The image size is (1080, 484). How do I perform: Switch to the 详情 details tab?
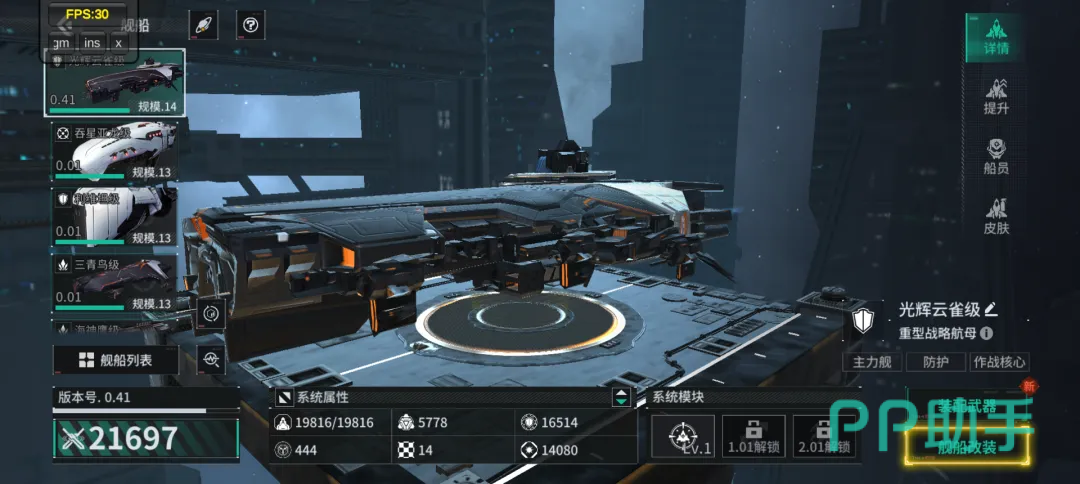[996, 36]
